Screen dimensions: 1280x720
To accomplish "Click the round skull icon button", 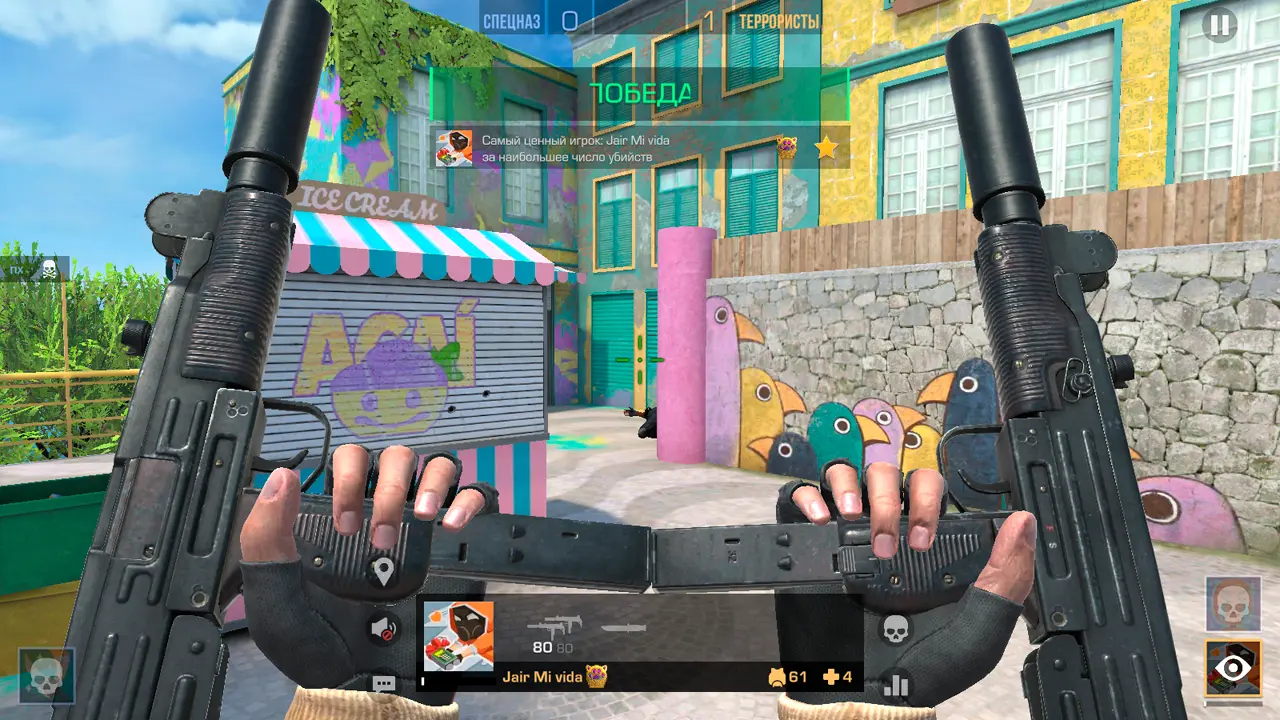I will tap(896, 629).
